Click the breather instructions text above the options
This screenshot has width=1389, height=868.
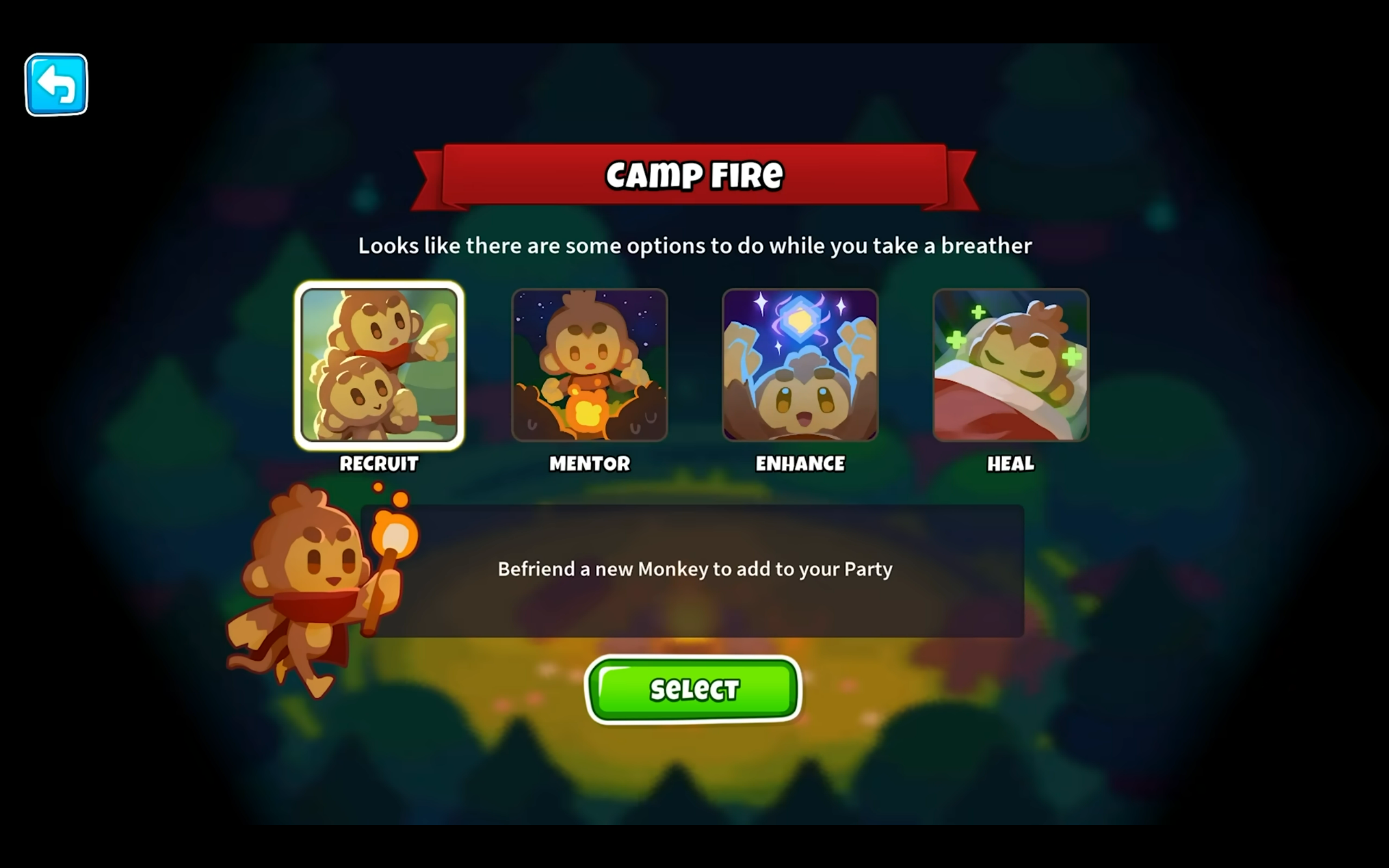(694, 246)
